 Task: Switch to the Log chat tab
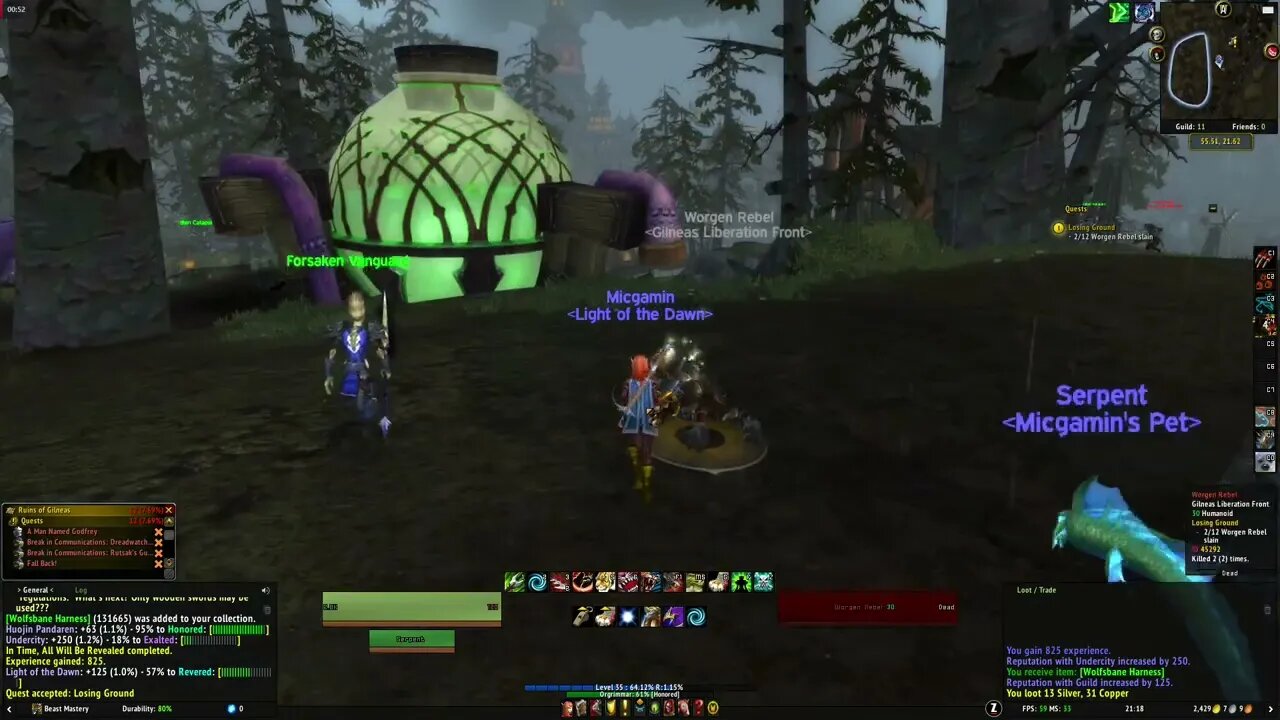[80, 590]
